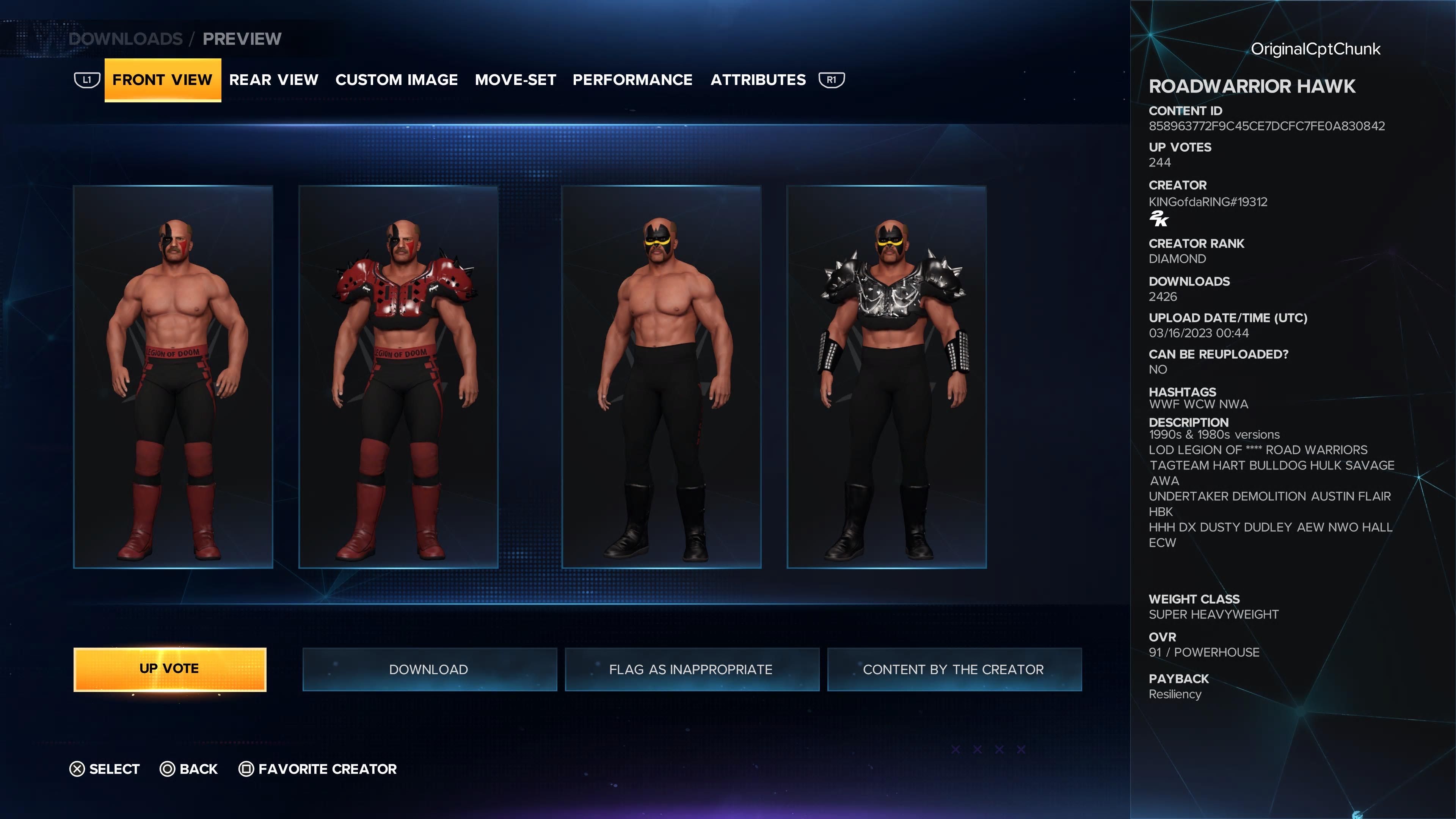Download the Roadwarrior Hawk creation
Viewport: 1456px width, 819px height.
click(x=429, y=669)
